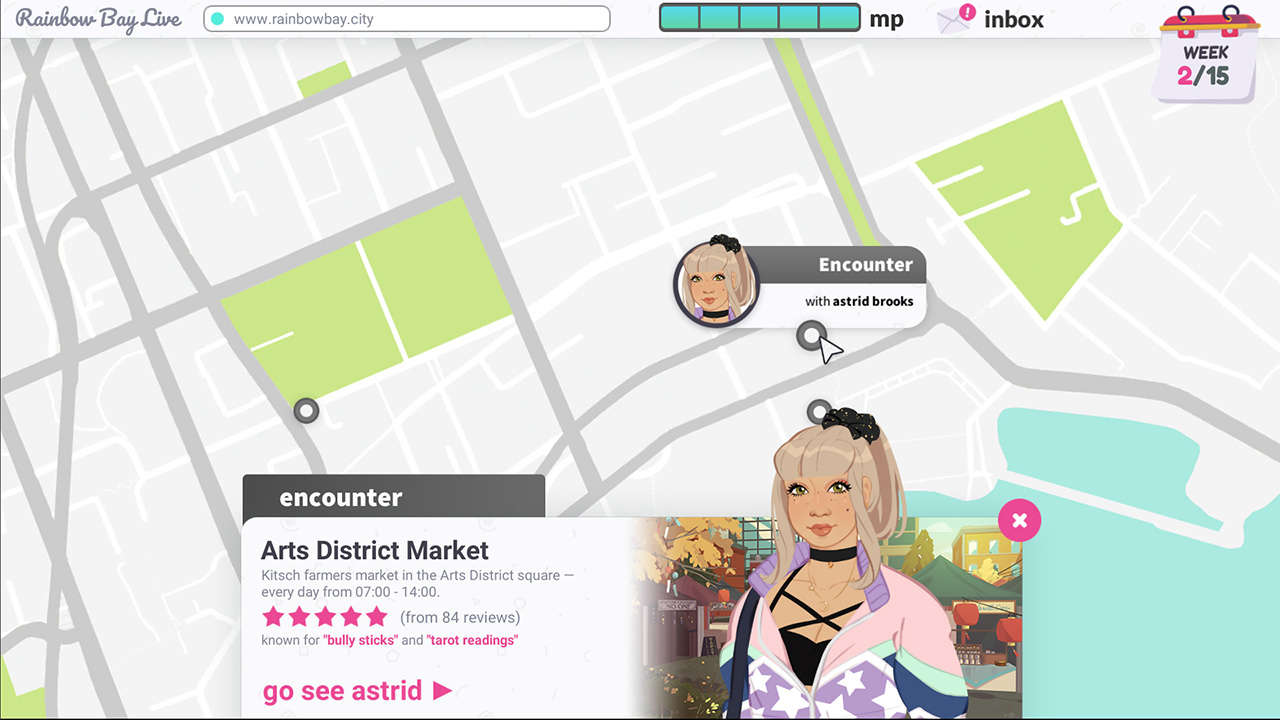This screenshot has height=720, width=1280.
Task: Click the play arrow beside 'go see astrid'
Action: pyautogui.click(x=442, y=691)
